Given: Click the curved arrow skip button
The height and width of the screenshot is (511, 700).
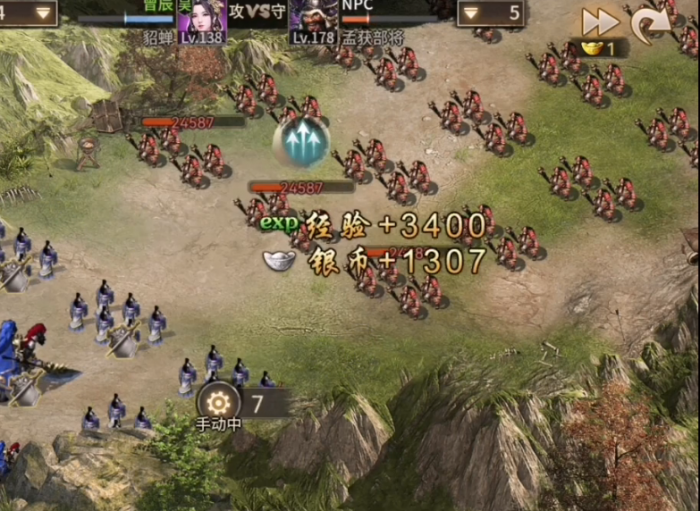Looking at the screenshot, I should [x=651, y=23].
